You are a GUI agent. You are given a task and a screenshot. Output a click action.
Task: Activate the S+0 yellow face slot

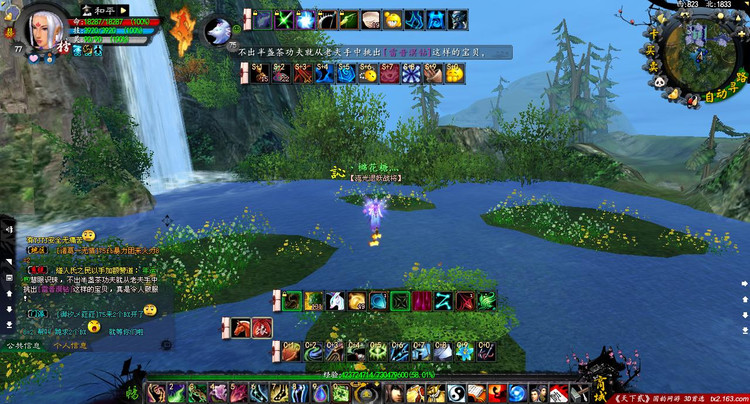[x=455, y=73]
